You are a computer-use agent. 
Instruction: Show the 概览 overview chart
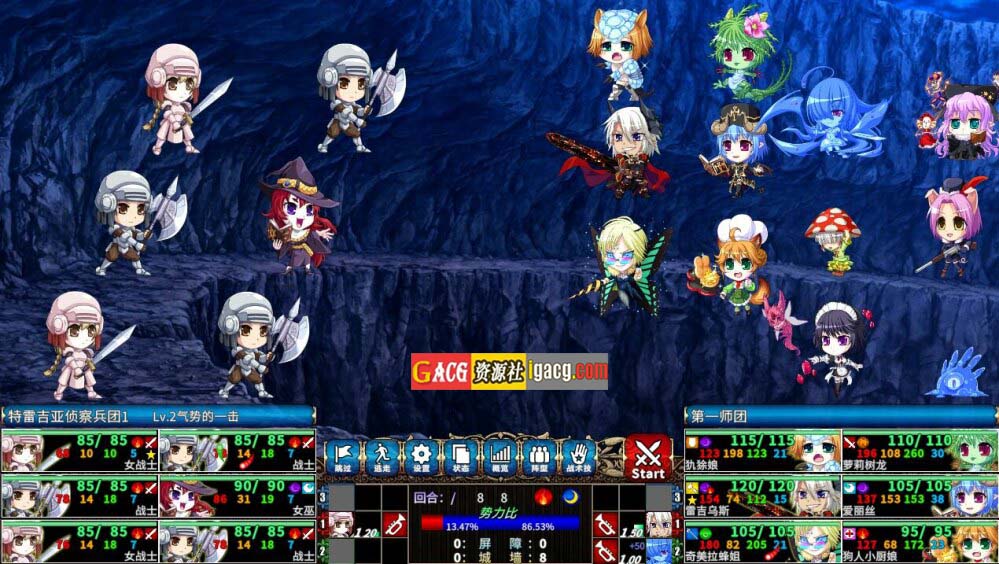[x=500, y=458]
